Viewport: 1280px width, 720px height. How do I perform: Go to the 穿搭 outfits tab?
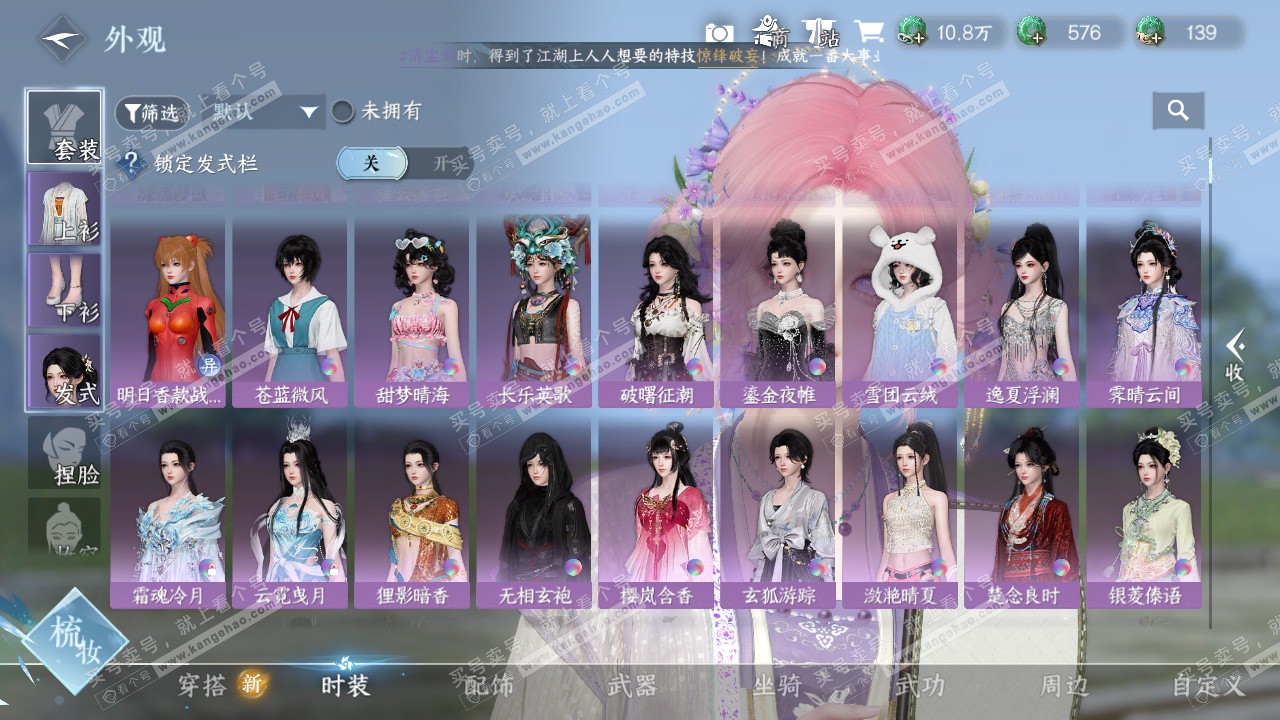point(203,685)
